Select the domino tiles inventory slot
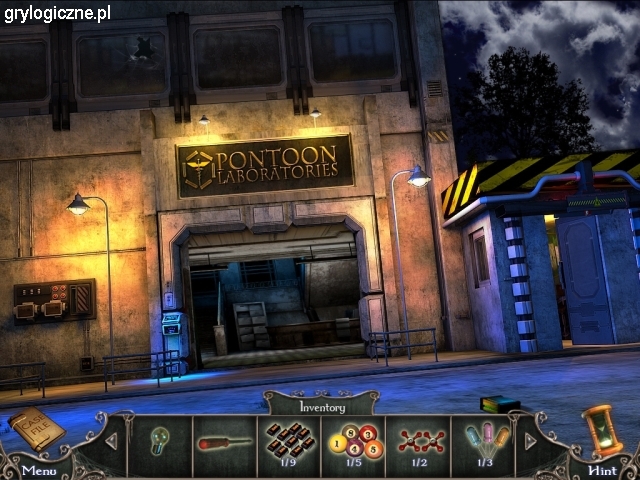 (288, 441)
